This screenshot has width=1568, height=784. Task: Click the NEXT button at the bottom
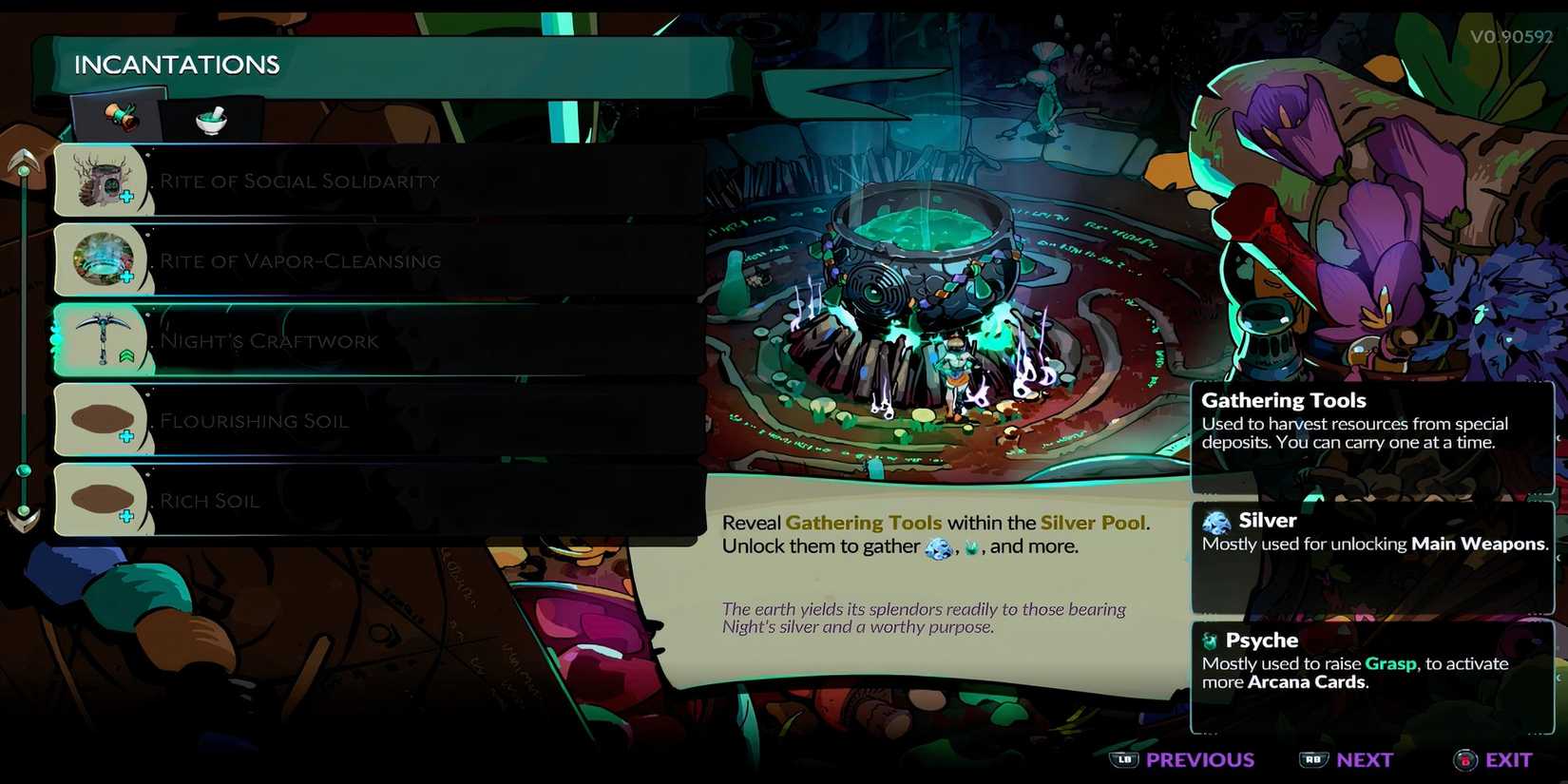point(1365,759)
